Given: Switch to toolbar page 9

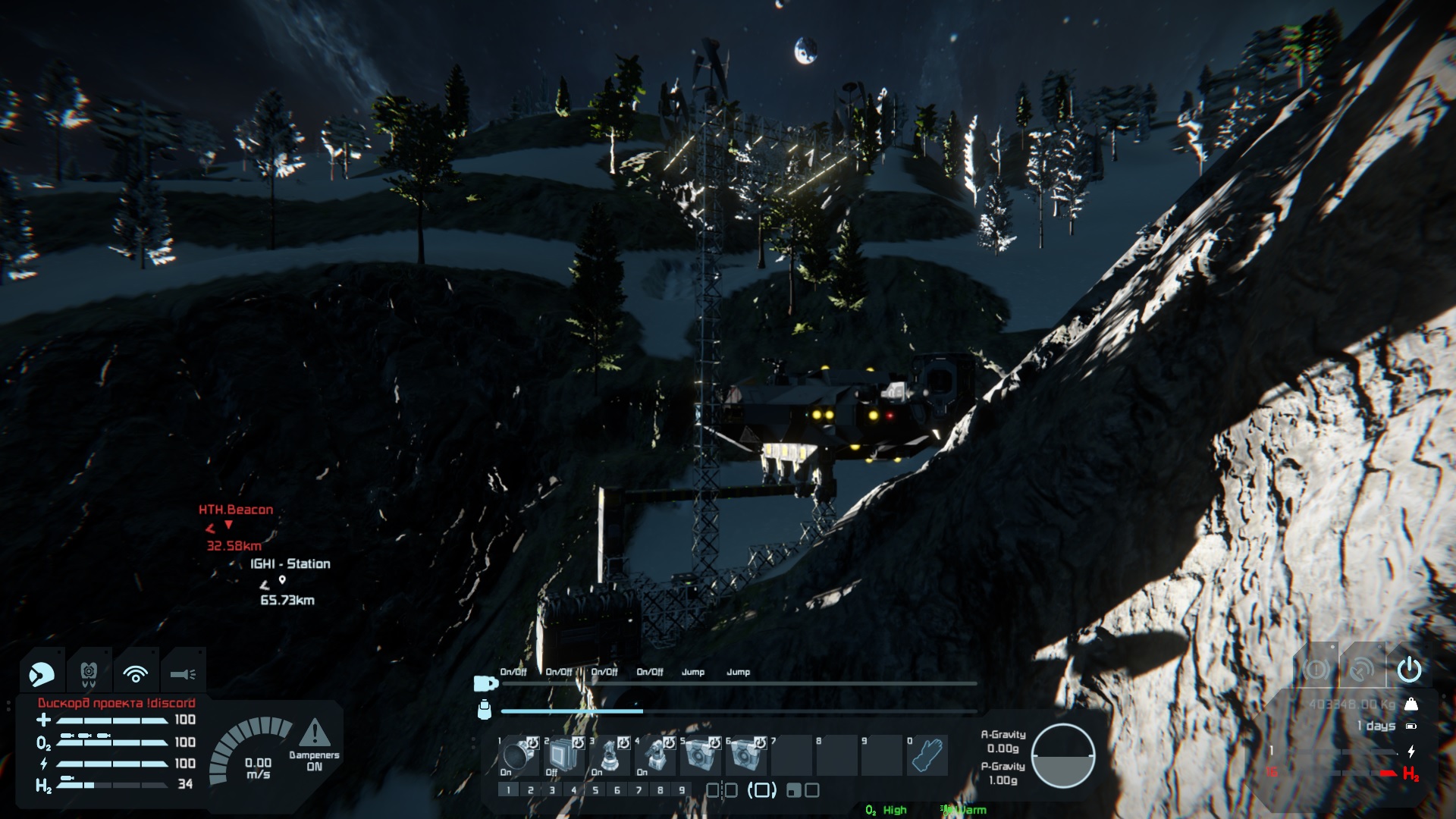Looking at the screenshot, I should coord(682,790).
